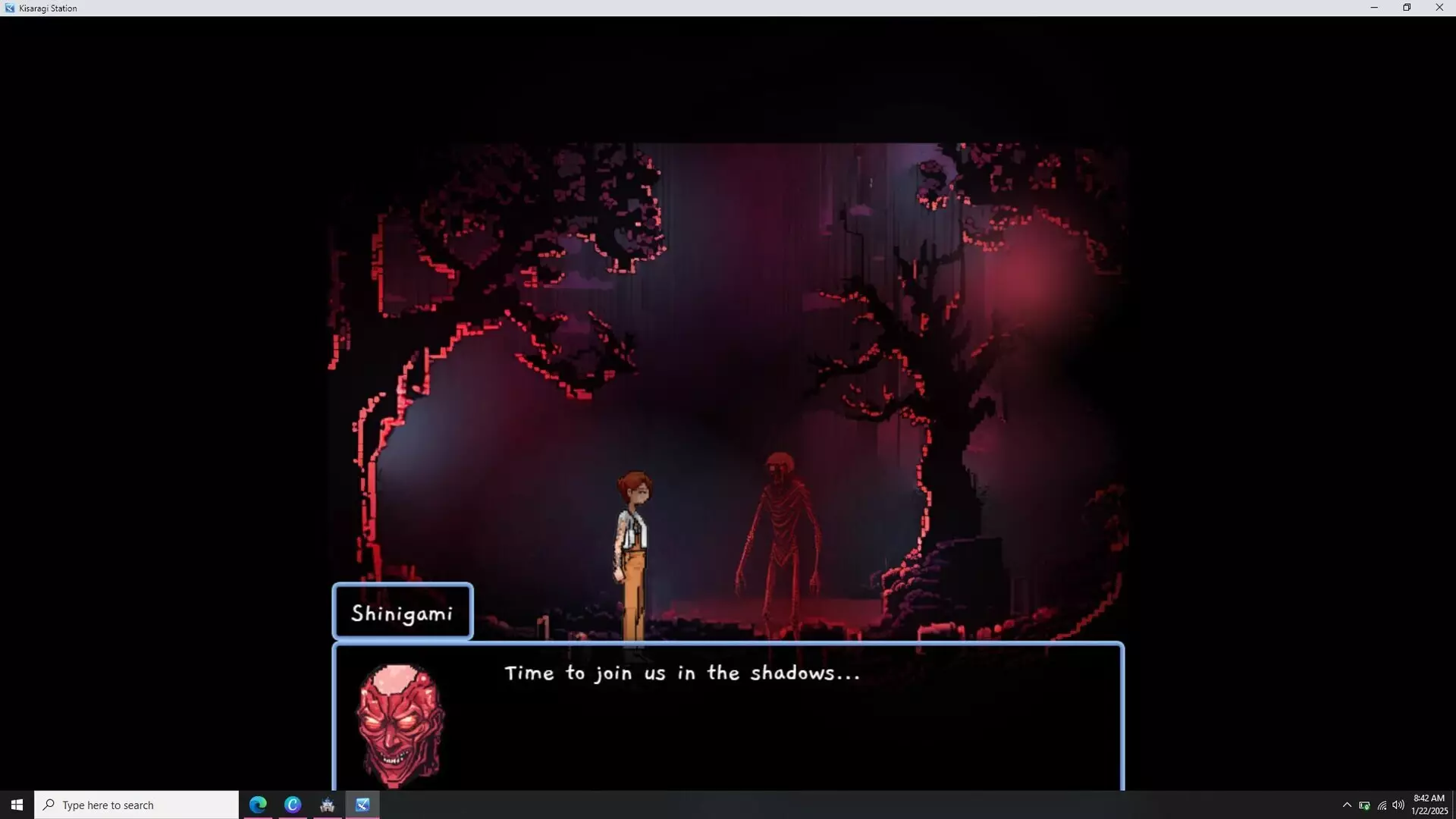The width and height of the screenshot is (1456, 819).
Task: Minimize the game window
Action: pyautogui.click(x=1374, y=8)
